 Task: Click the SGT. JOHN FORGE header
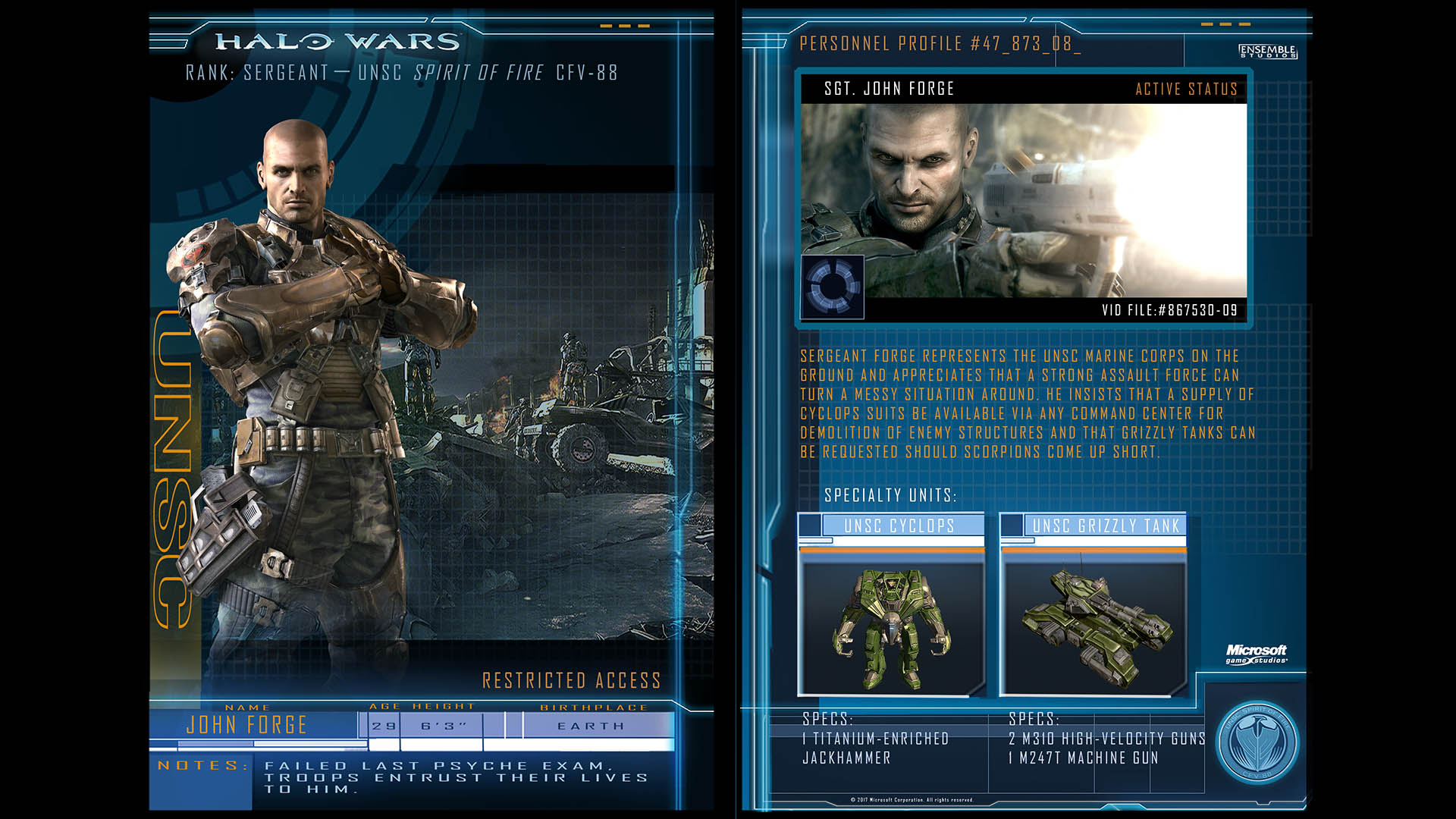pos(890,89)
